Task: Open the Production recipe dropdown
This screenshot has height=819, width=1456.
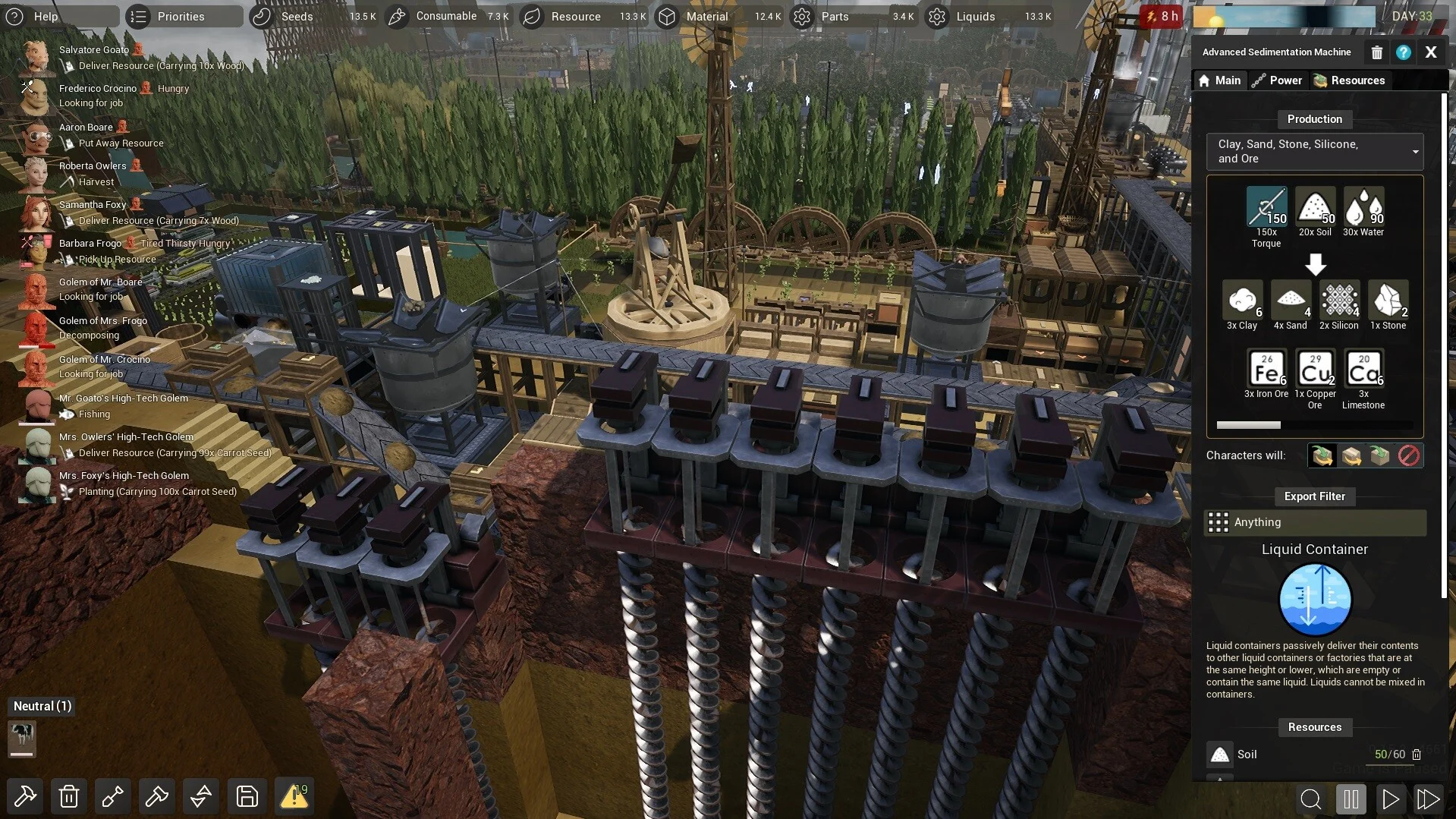Action: (x=1314, y=151)
